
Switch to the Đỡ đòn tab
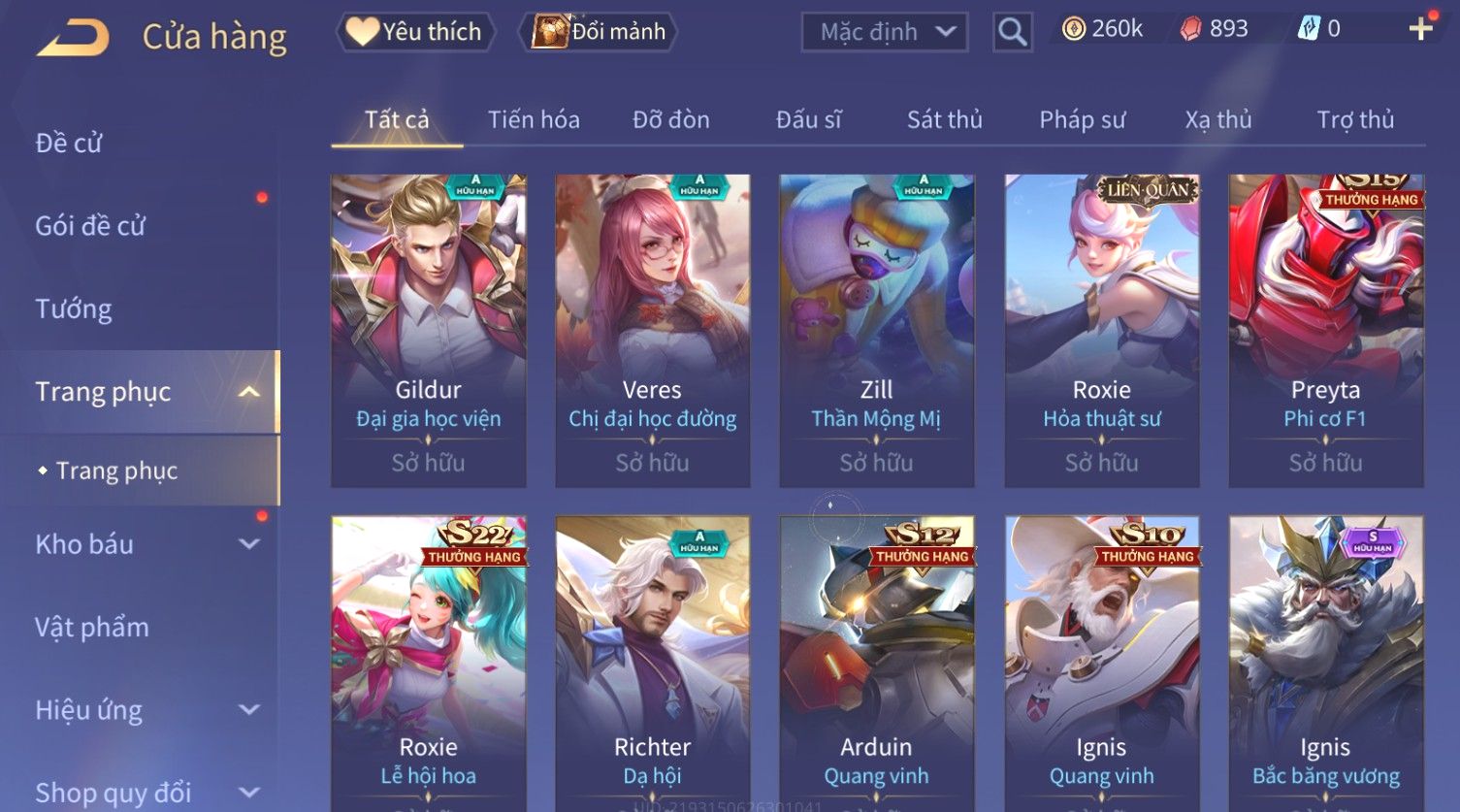tap(671, 120)
